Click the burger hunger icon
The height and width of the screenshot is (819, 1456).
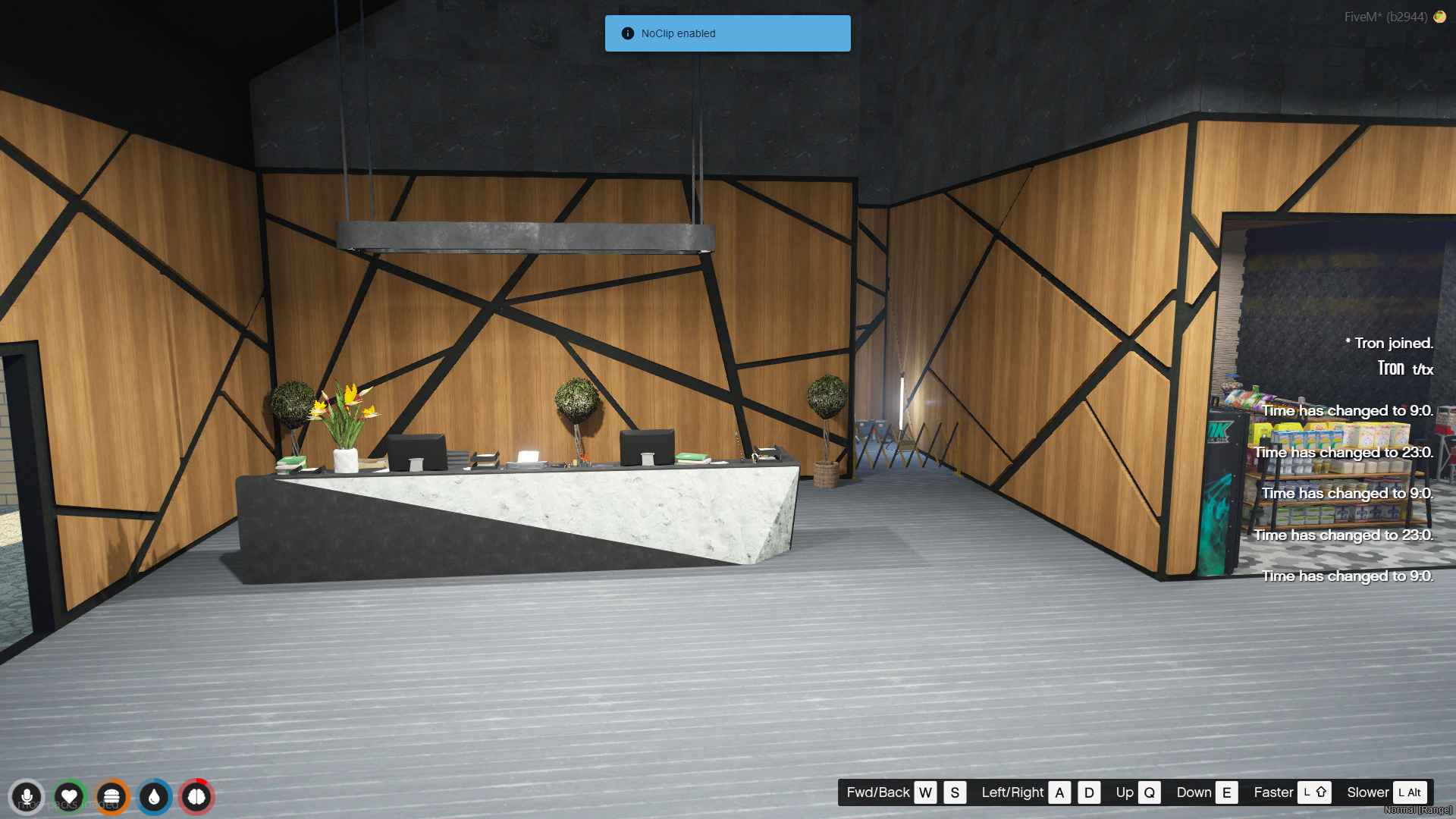tap(111, 797)
